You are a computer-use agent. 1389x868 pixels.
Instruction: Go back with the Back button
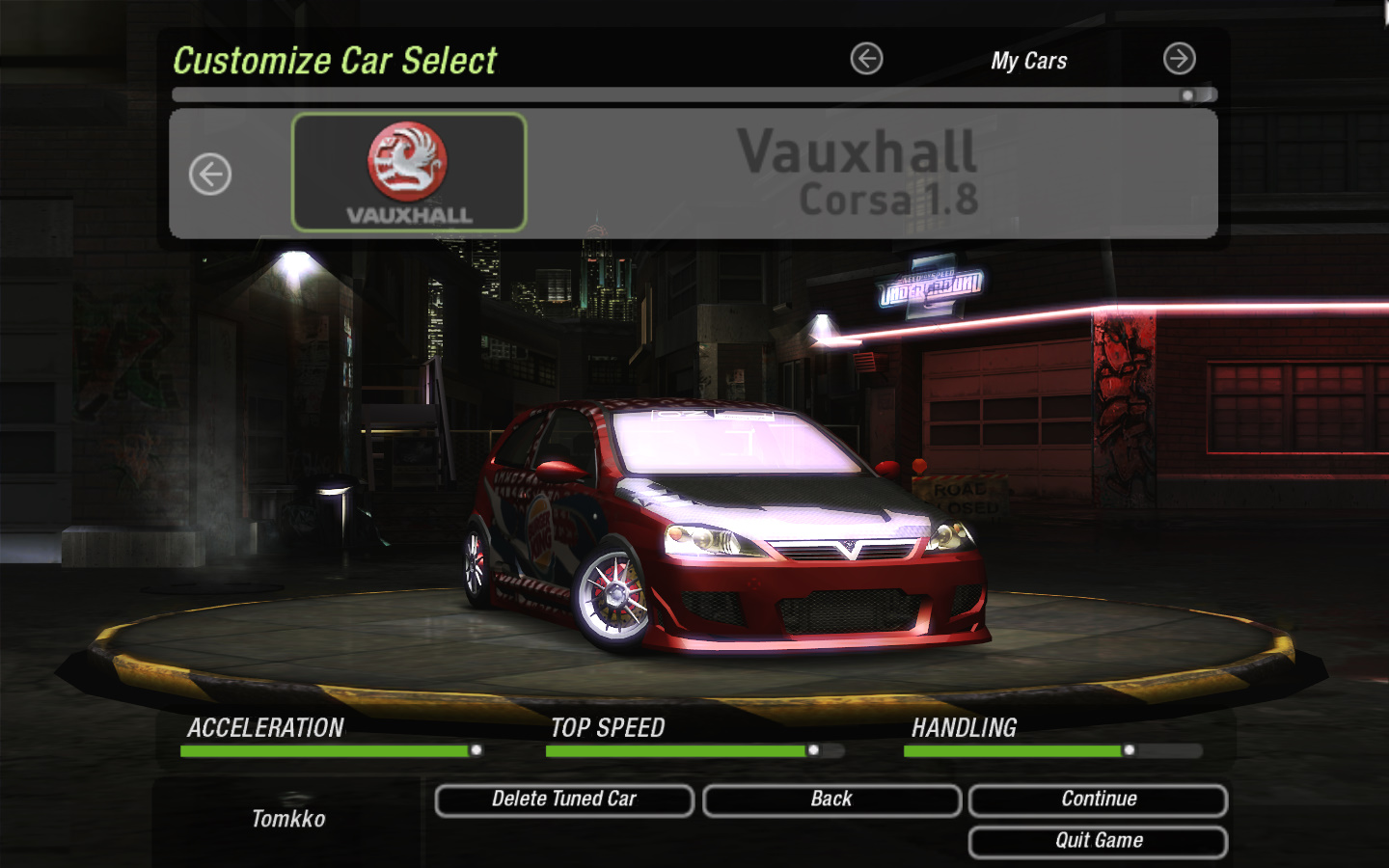click(x=831, y=800)
